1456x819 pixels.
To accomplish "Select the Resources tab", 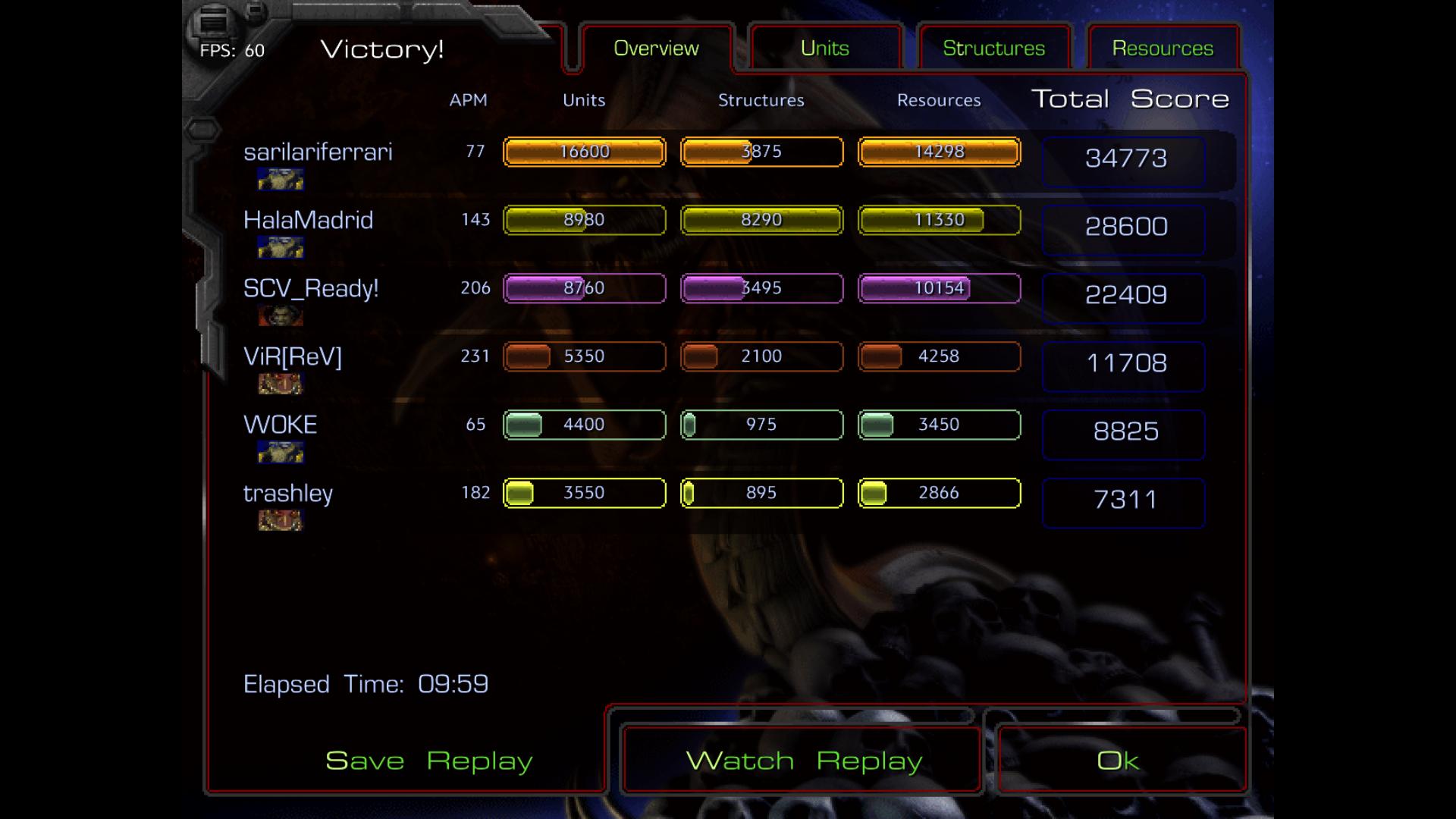I will (x=1163, y=49).
